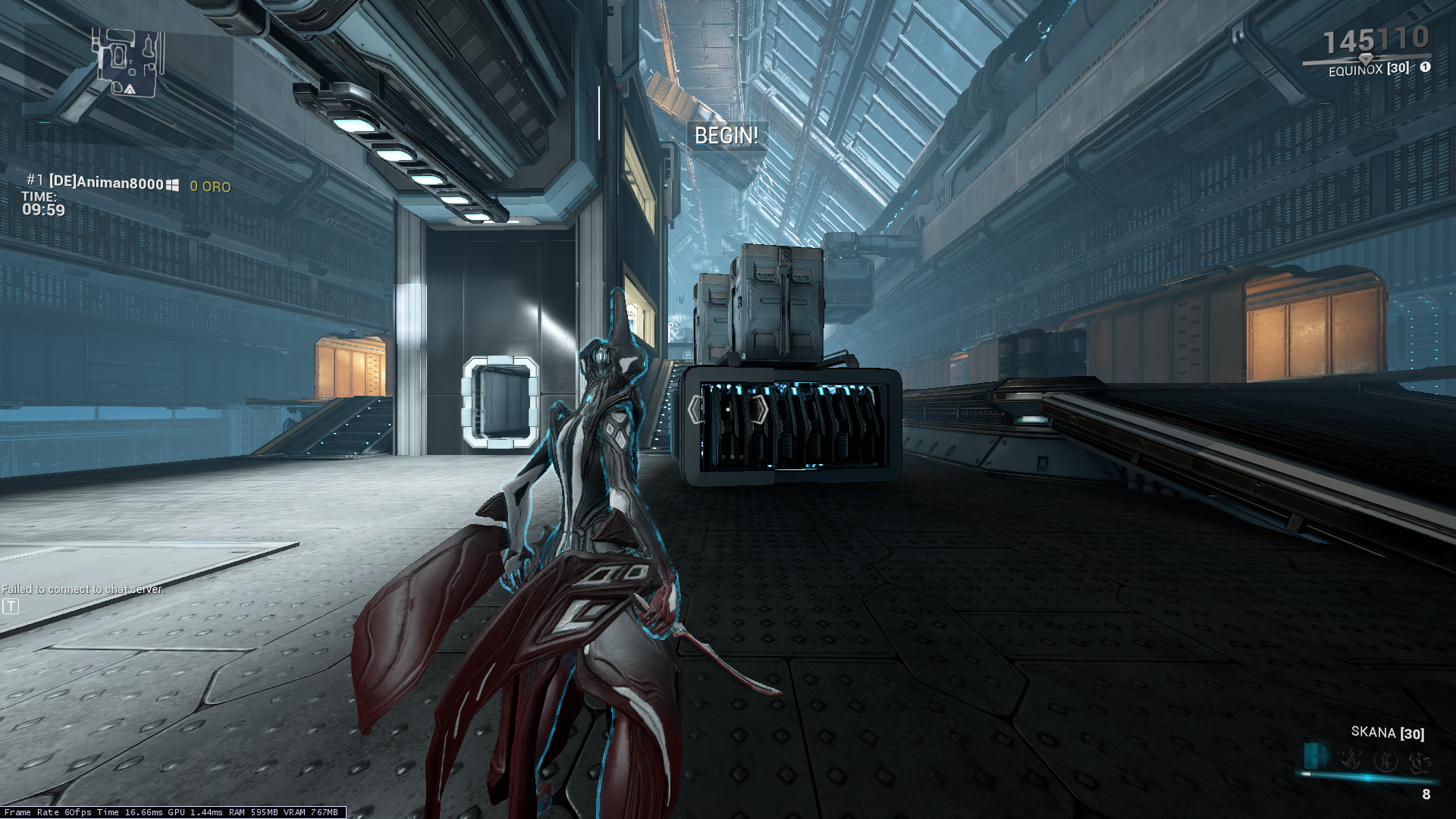This screenshot has width=1456, height=819.
Task: Activate the Mend & Maim ability icon
Action: pos(1420,760)
